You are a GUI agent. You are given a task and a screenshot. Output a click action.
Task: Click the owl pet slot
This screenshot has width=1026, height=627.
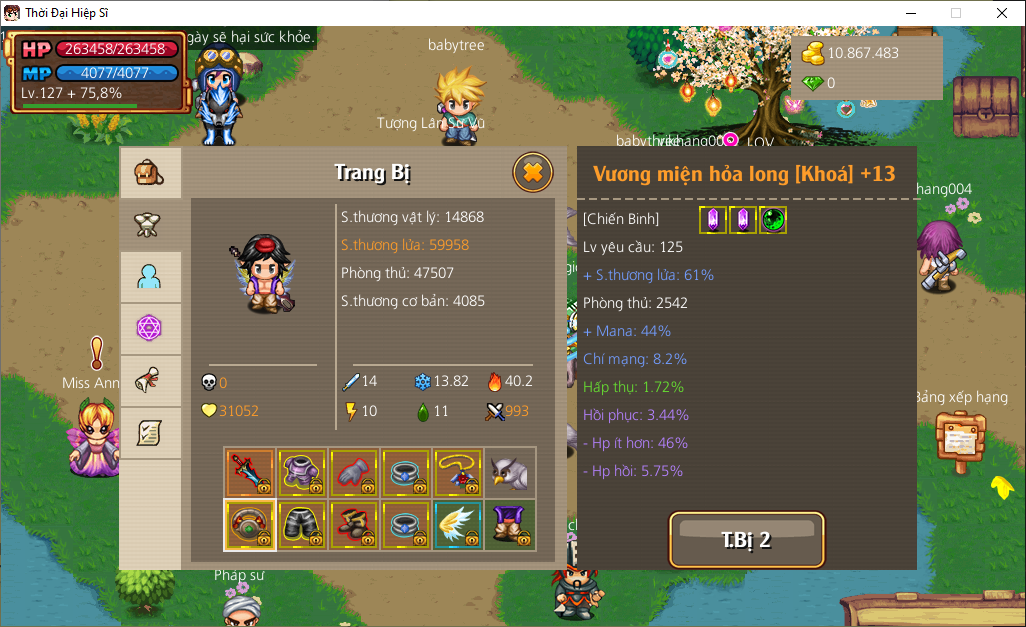pos(510,473)
